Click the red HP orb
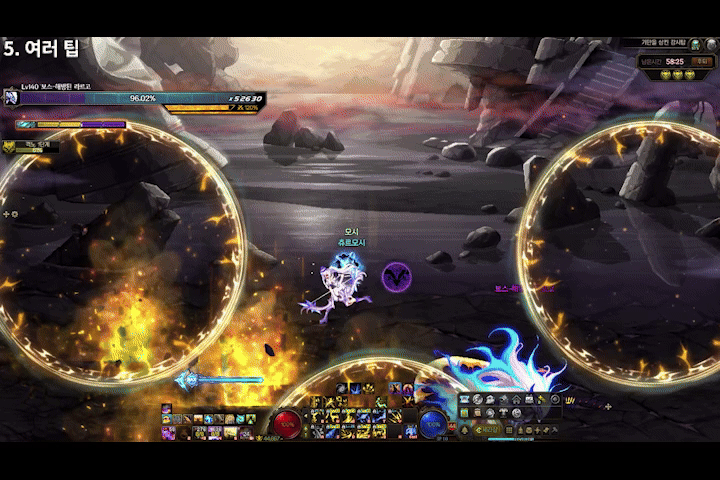Image resolution: width=720 pixels, height=480 pixels. 289,424
